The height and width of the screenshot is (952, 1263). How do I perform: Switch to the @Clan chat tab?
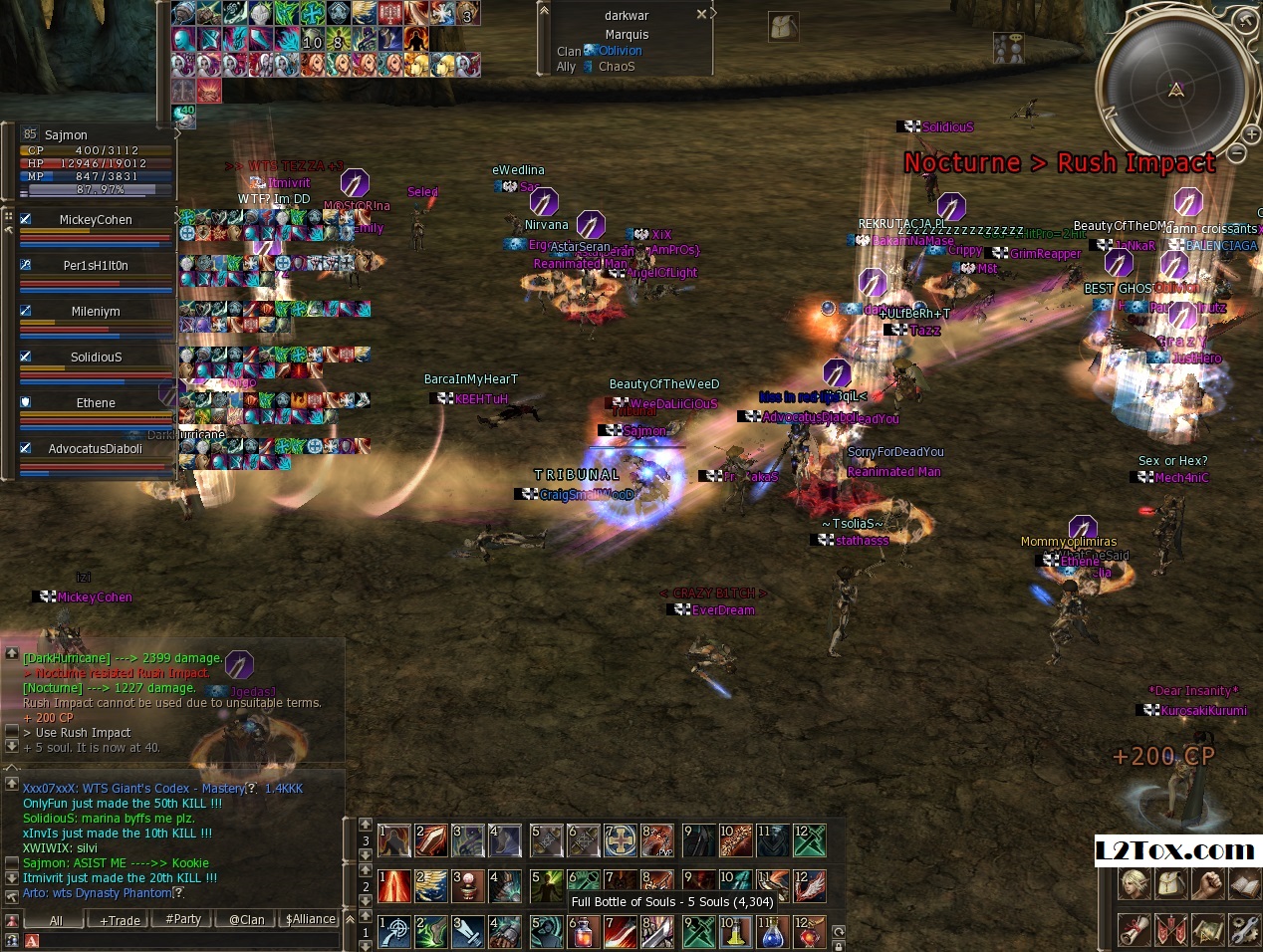246,920
